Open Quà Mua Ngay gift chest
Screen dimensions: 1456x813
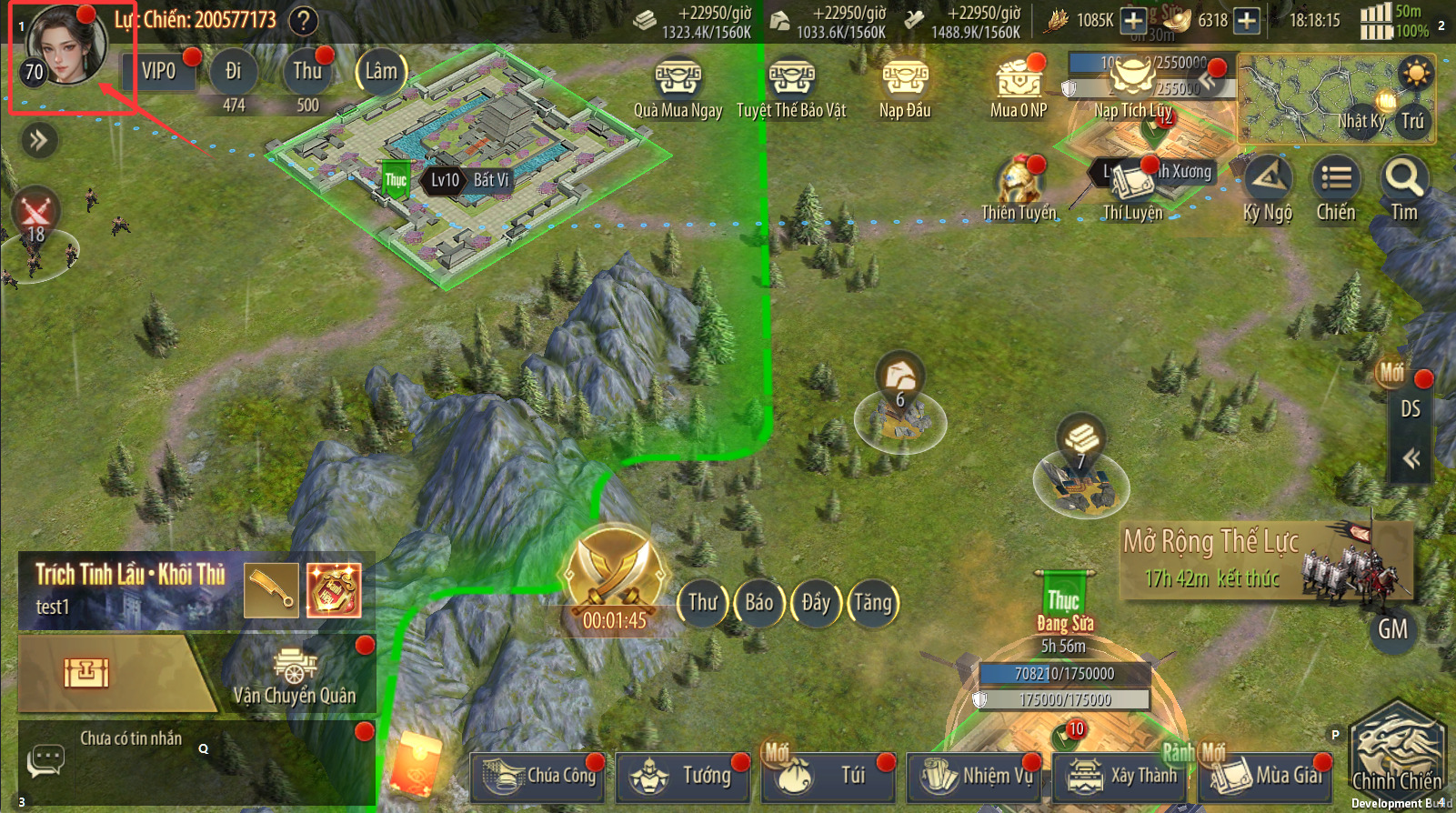tap(678, 81)
